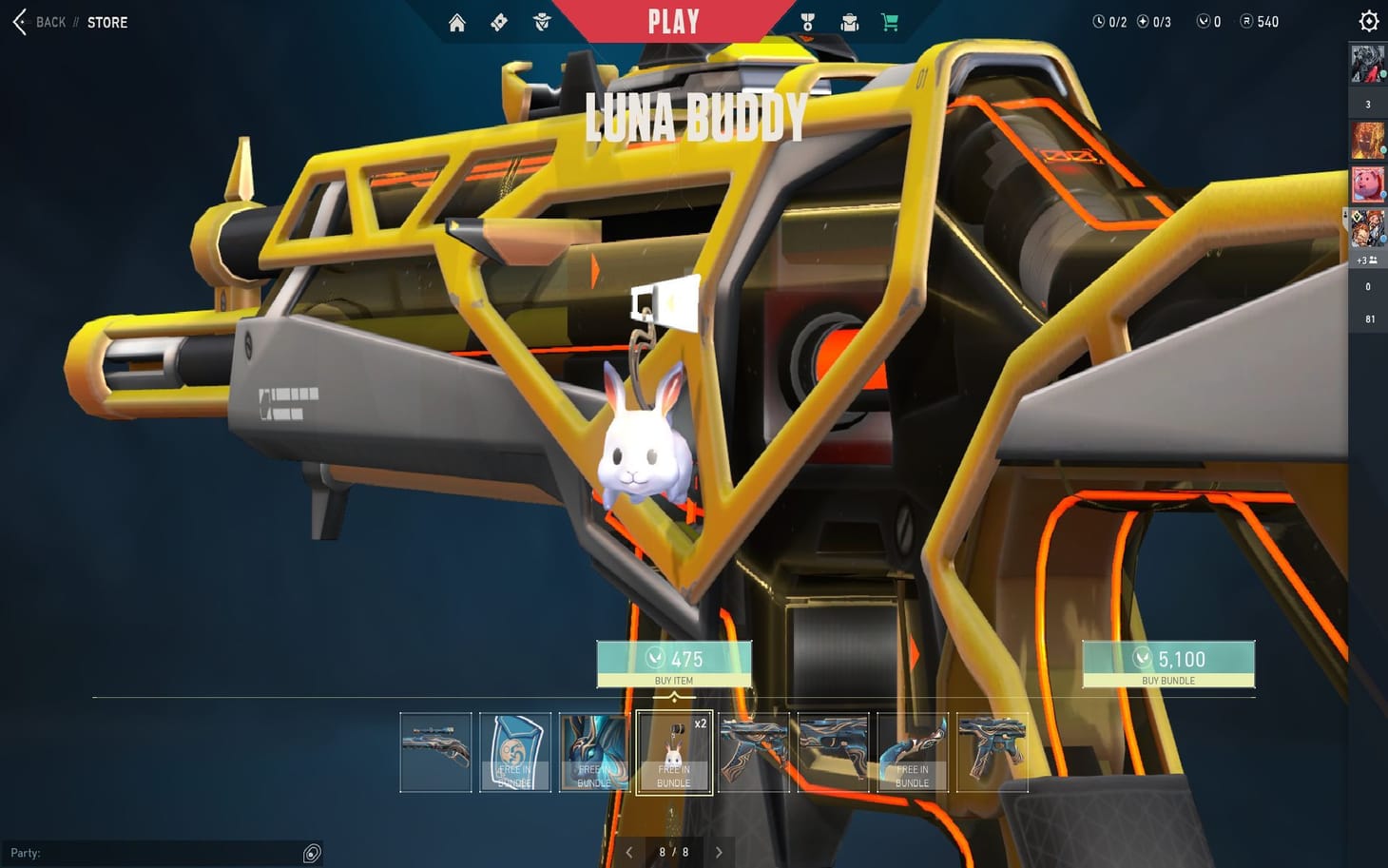Click the Career medal icon
Image resolution: width=1388 pixels, height=868 pixels.
point(807,22)
